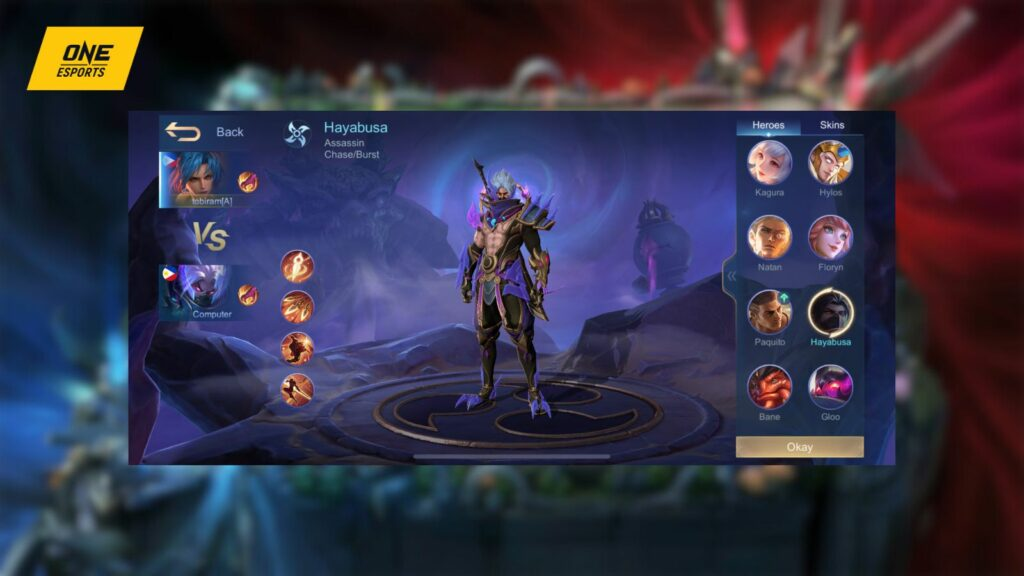Confirm hero choice with Okay button

coord(799,447)
